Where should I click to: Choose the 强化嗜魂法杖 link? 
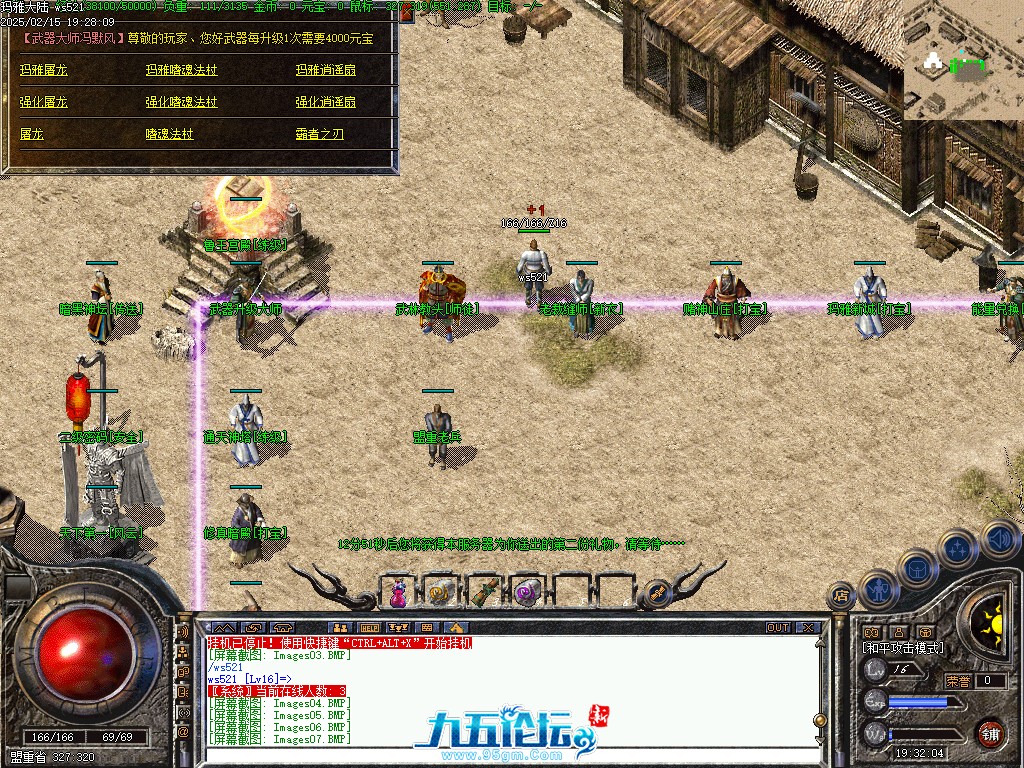pyautogui.click(x=181, y=102)
